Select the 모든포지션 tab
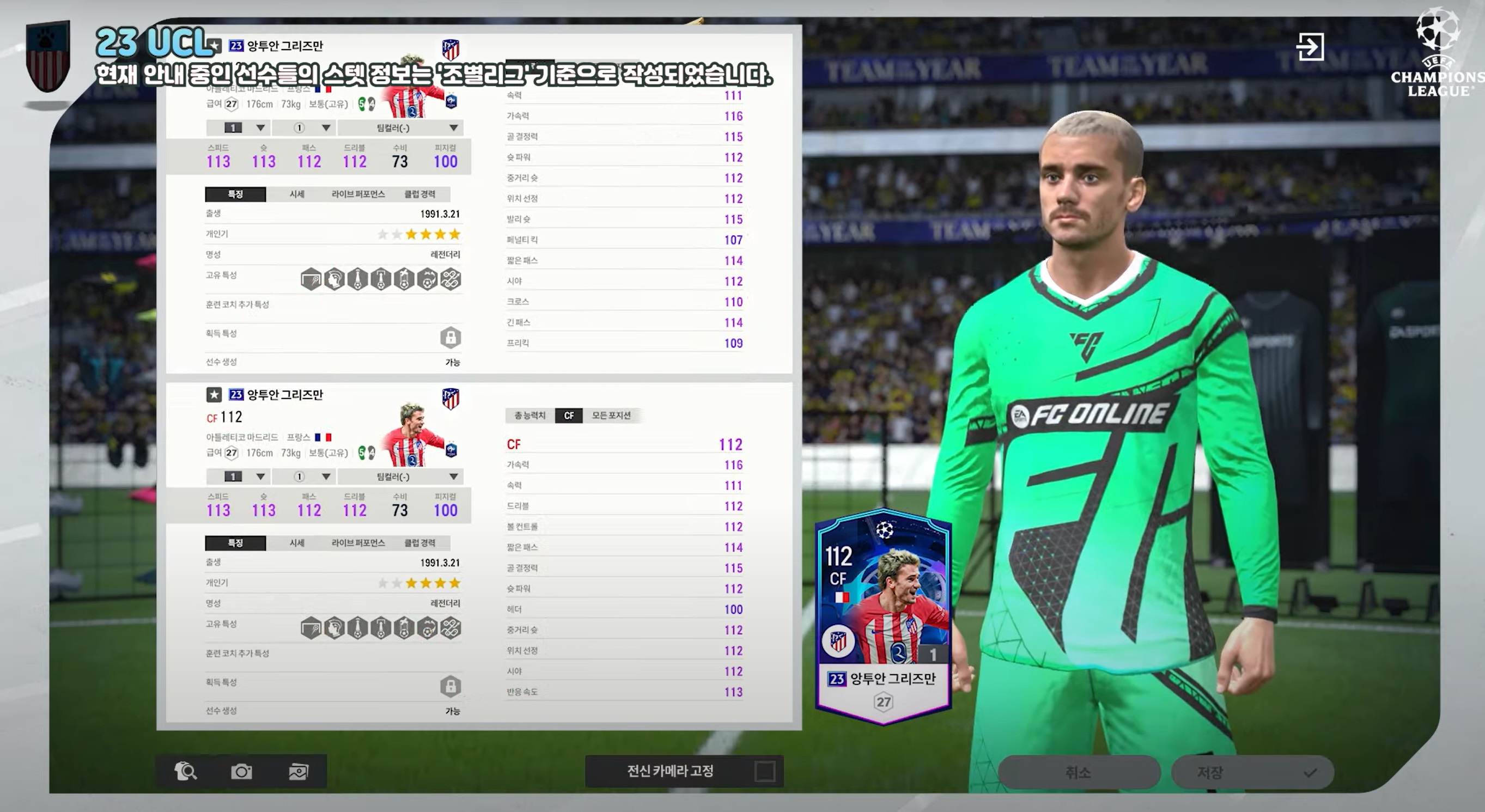Viewport: 1485px width, 812px height. tap(611, 416)
